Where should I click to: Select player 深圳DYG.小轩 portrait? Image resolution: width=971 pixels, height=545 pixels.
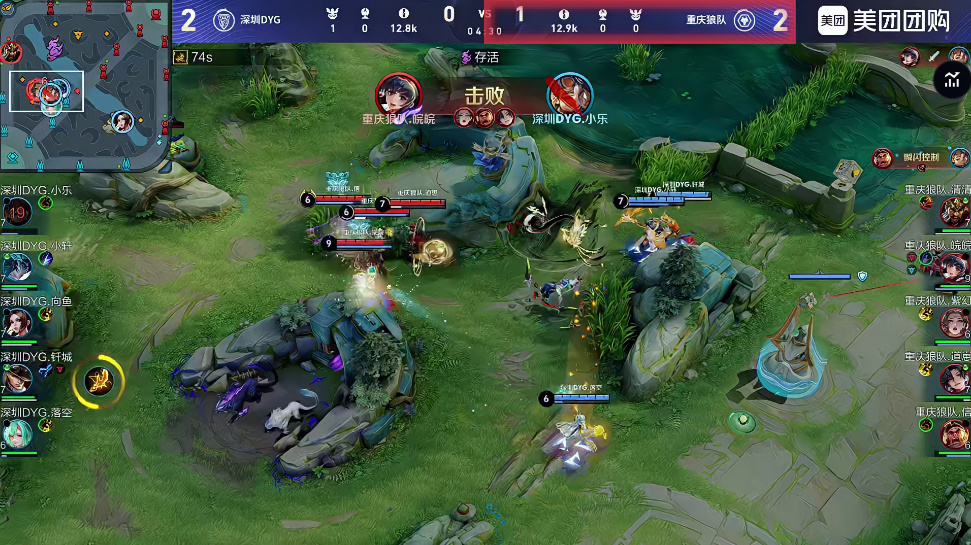17,267
